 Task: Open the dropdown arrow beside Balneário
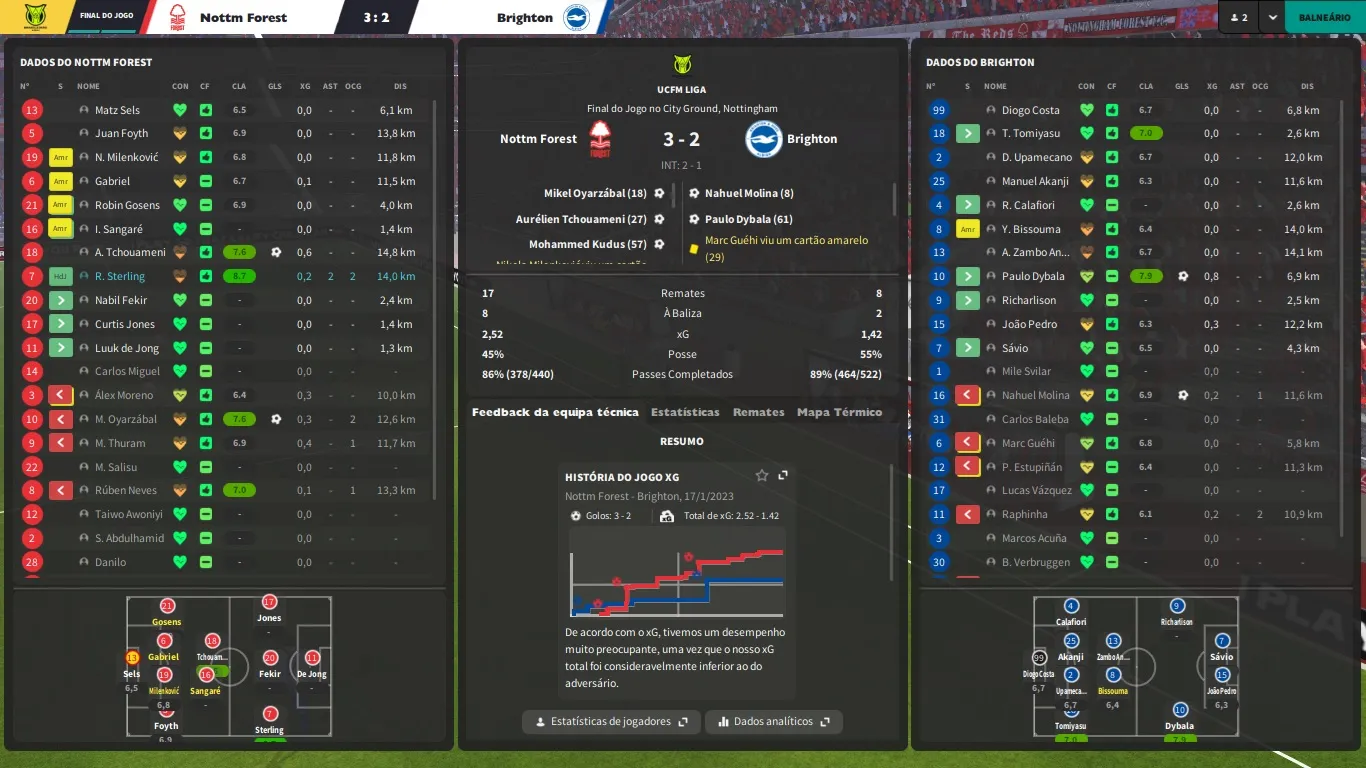coord(1272,17)
